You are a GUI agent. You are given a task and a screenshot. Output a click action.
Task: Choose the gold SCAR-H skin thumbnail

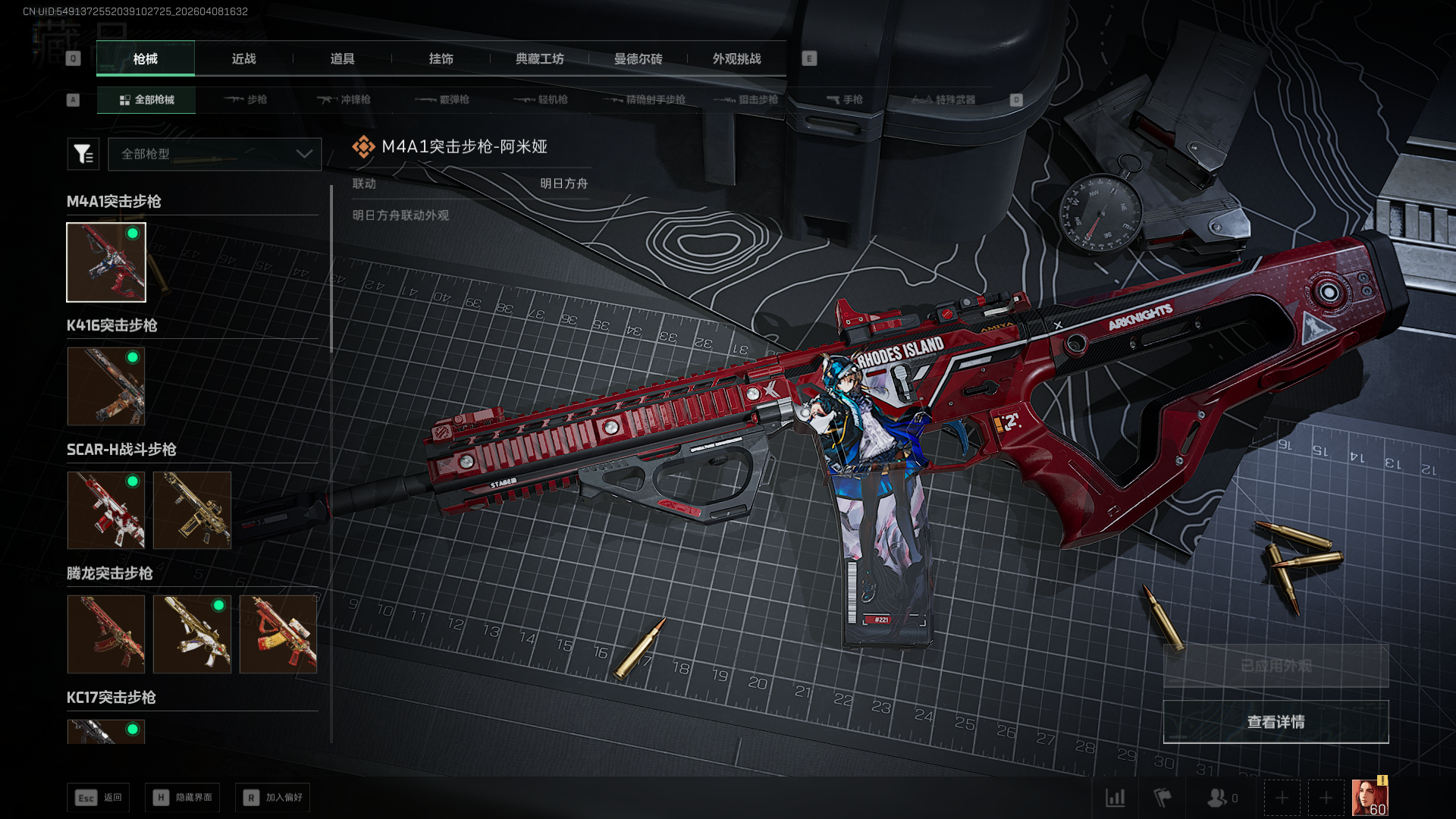(x=192, y=510)
